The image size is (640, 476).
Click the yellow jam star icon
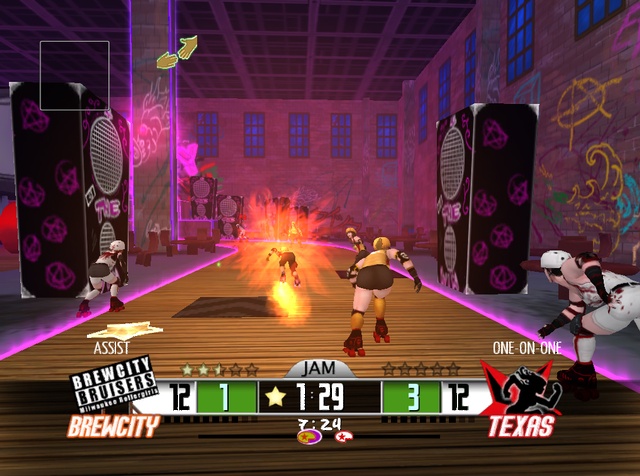pyautogui.click(x=276, y=397)
